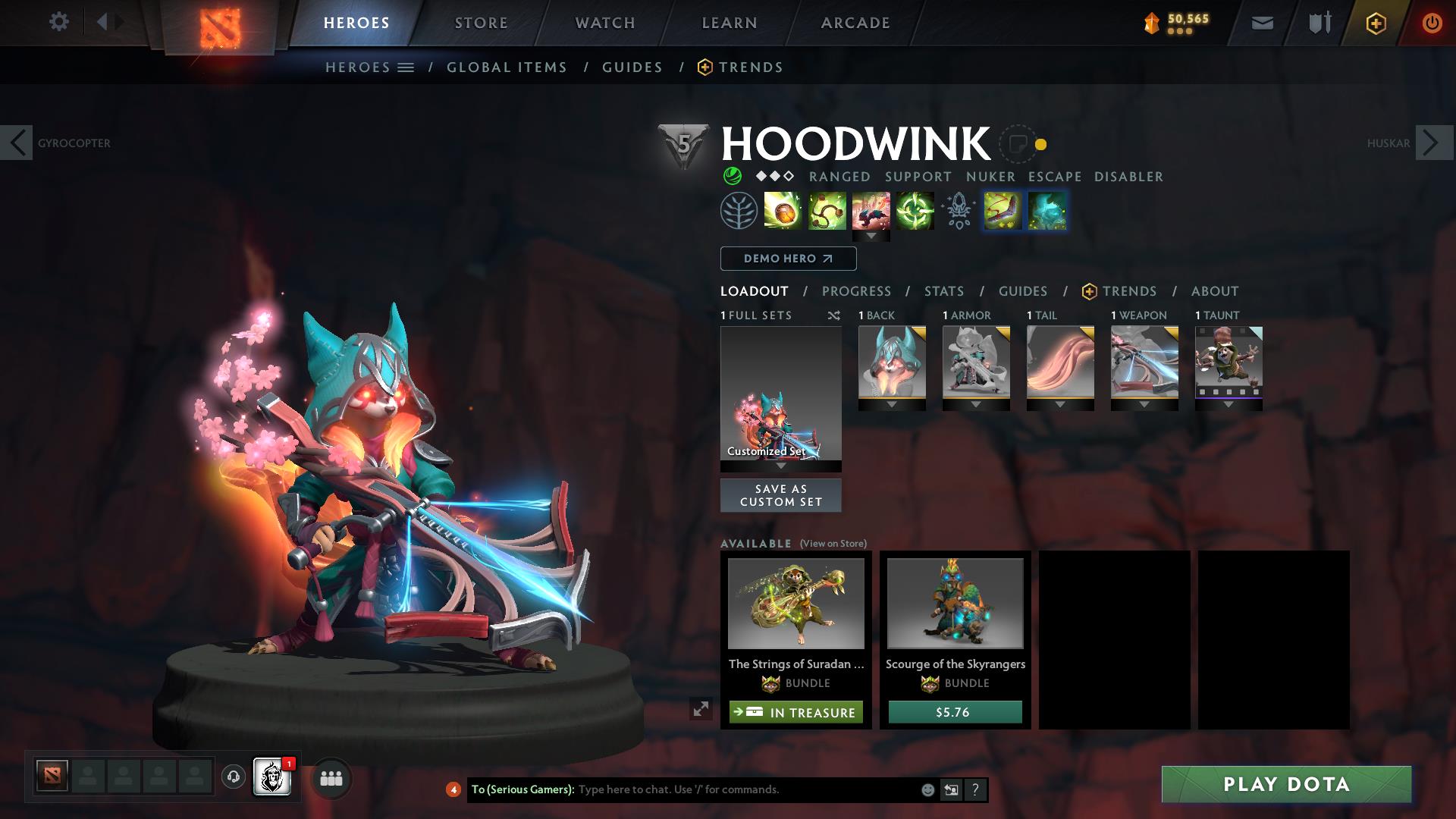Open the dropdown arrow under the Bushwhack ability

pos(872,236)
